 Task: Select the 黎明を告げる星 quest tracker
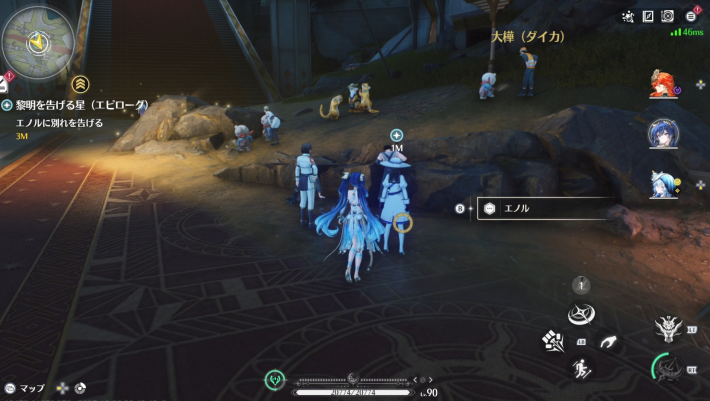(82, 105)
